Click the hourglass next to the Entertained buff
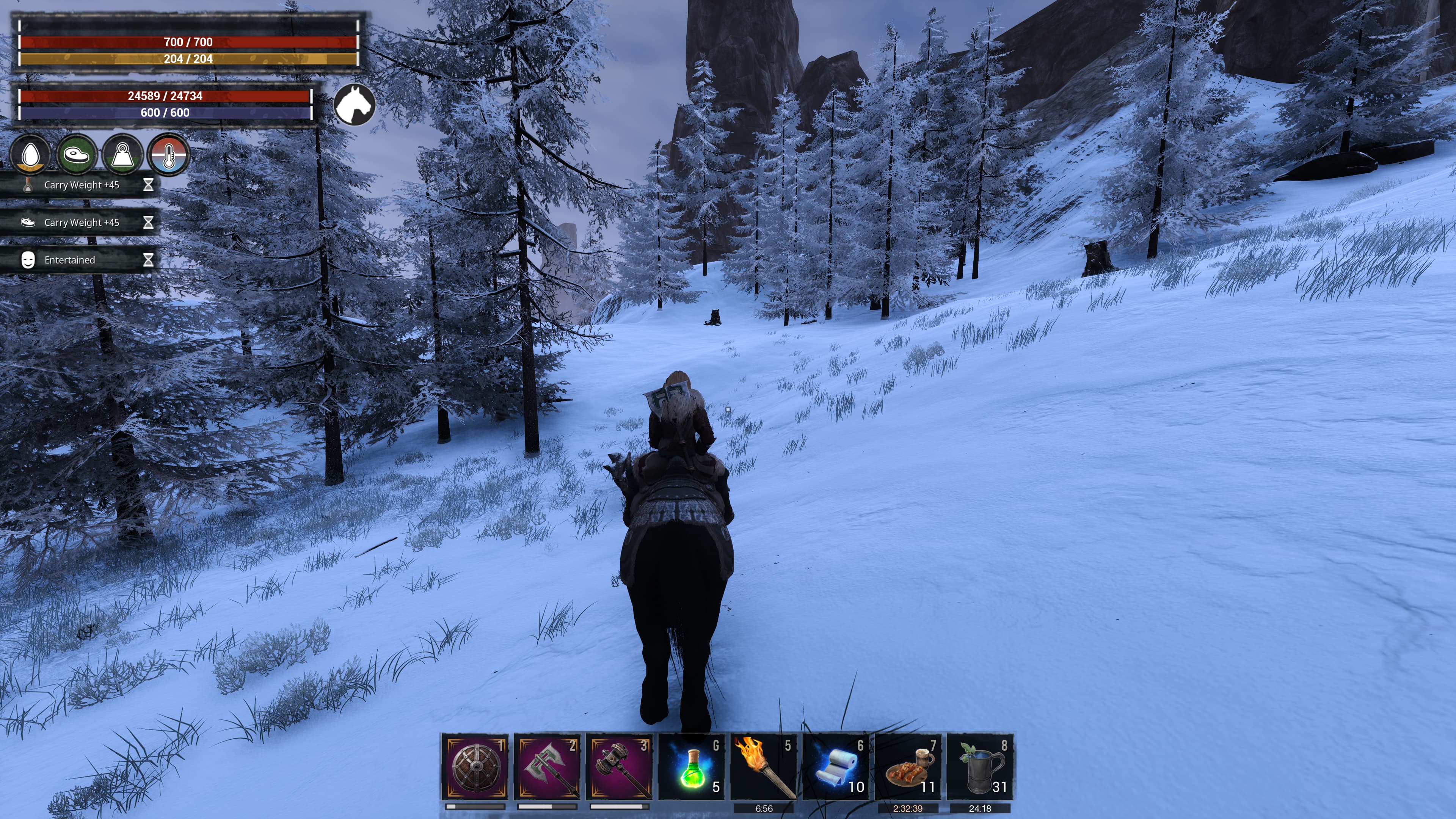Image resolution: width=1456 pixels, height=819 pixels. 149,260
